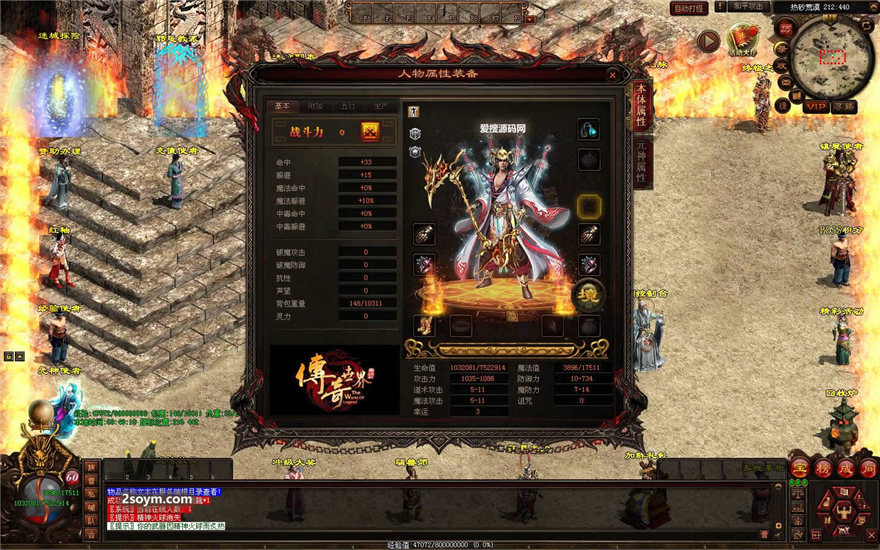The width and height of the screenshot is (880, 550).
Task: Activate the 寻路 pathfinding button
Action: [845, 106]
